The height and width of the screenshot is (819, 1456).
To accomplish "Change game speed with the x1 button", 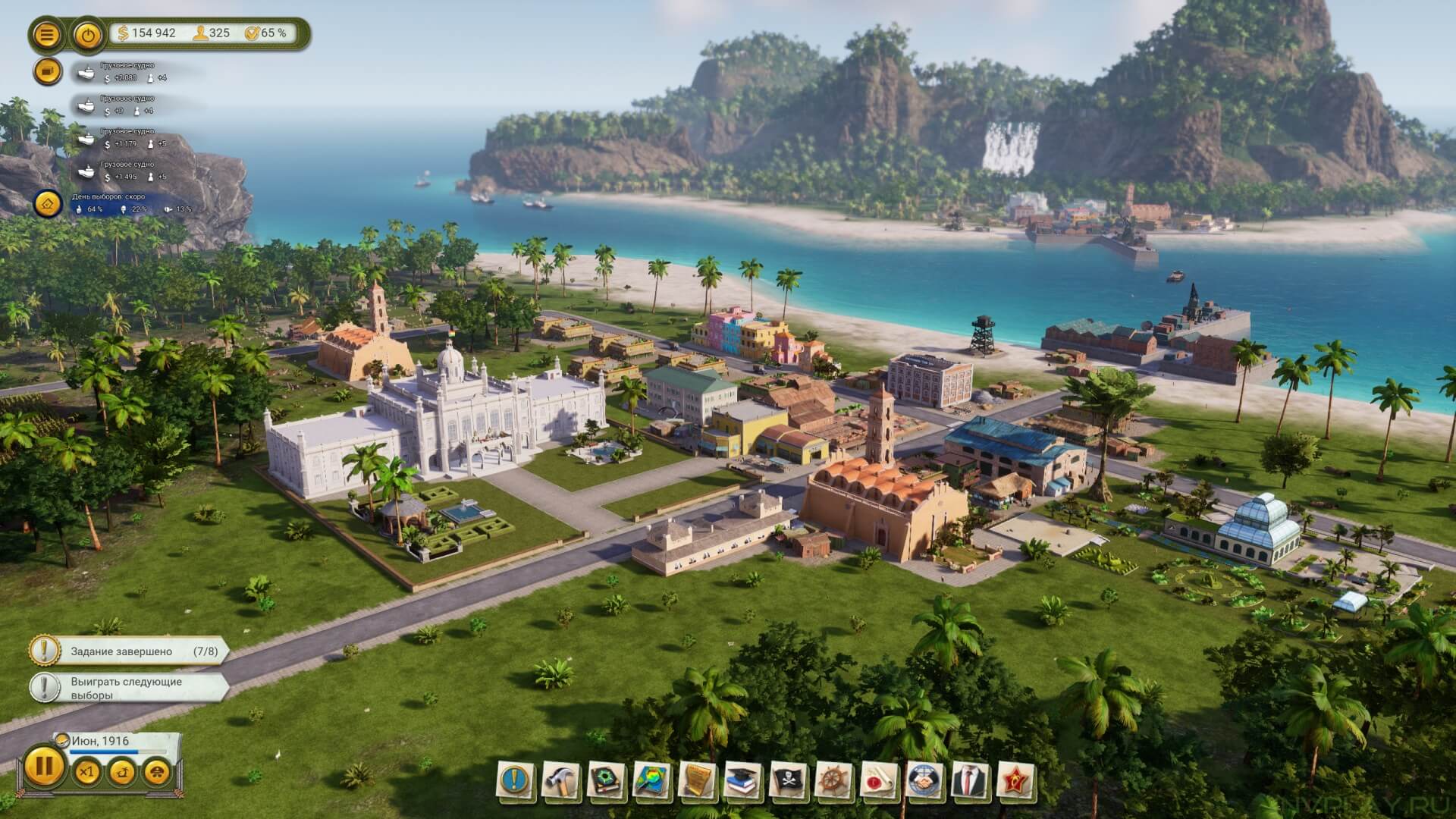I will (86, 773).
